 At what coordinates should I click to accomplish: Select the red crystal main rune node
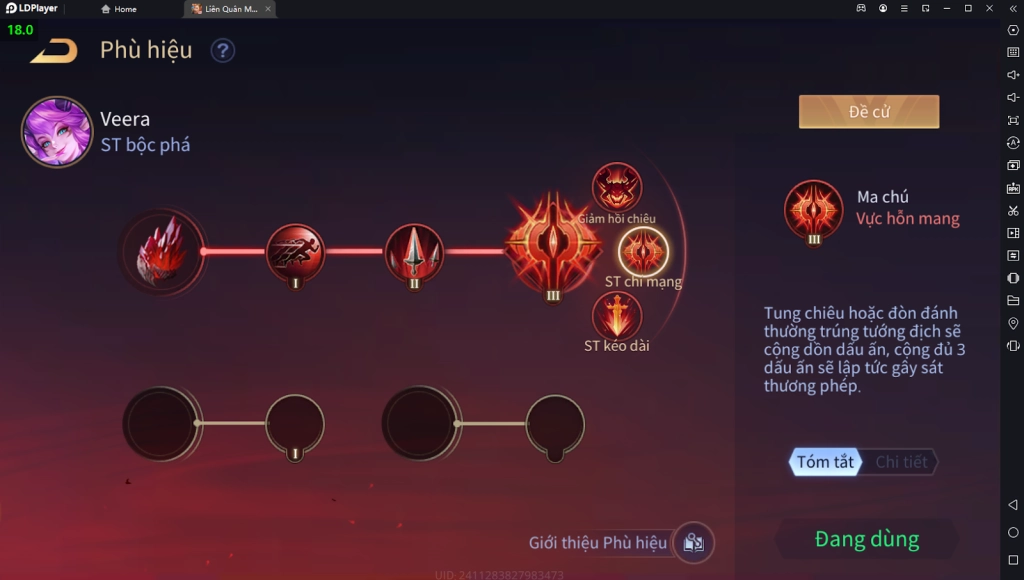(x=163, y=251)
